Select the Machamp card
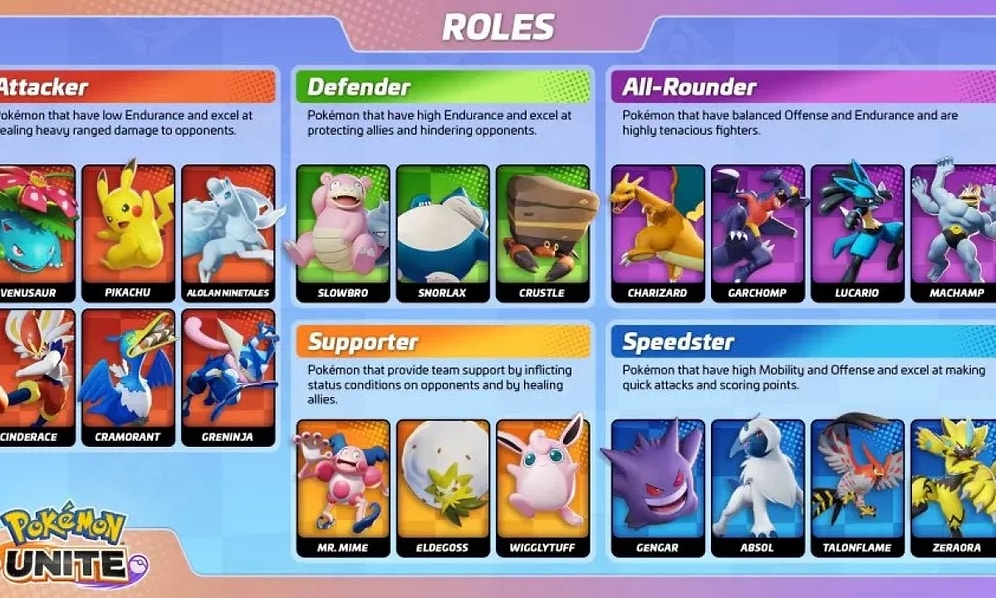 [956, 234]
